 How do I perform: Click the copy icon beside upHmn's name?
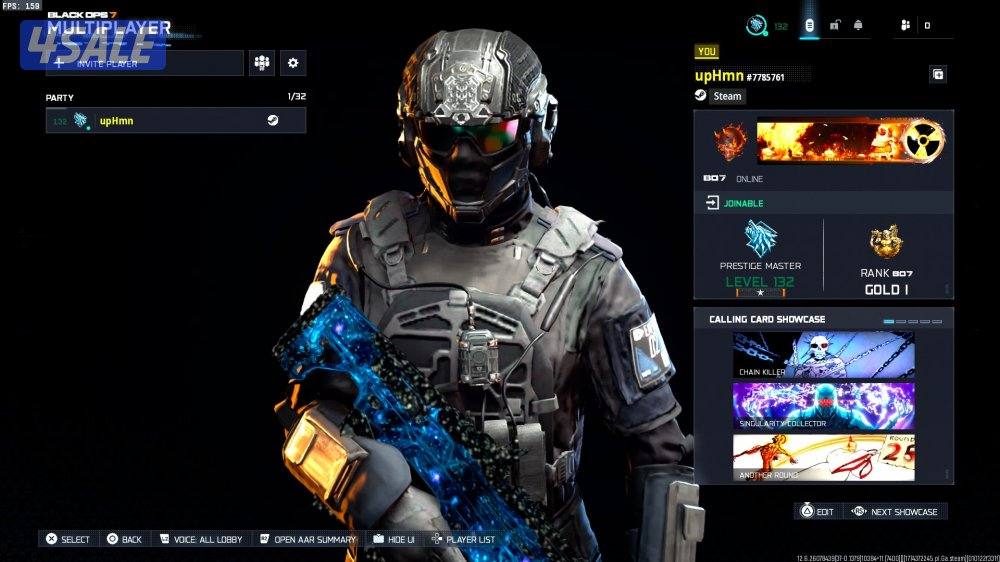click(x=938, y=74)
